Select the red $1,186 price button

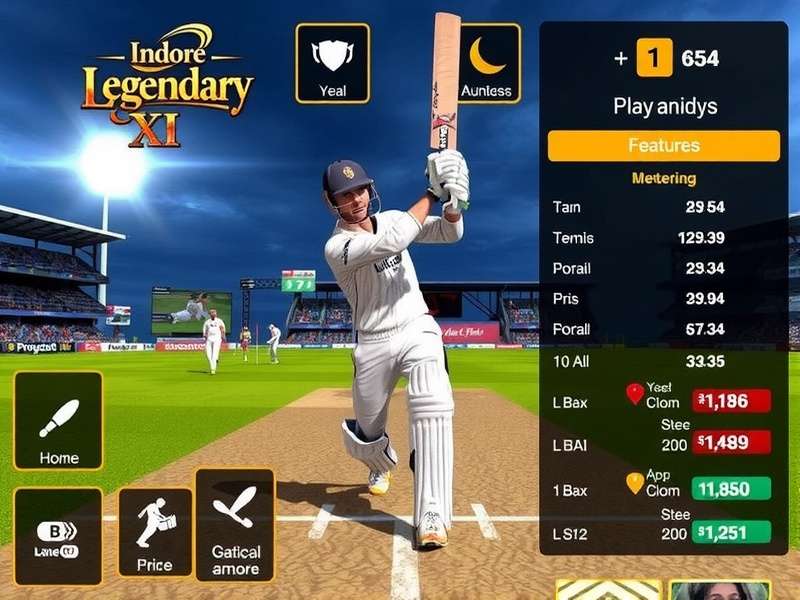pos(733,401)
